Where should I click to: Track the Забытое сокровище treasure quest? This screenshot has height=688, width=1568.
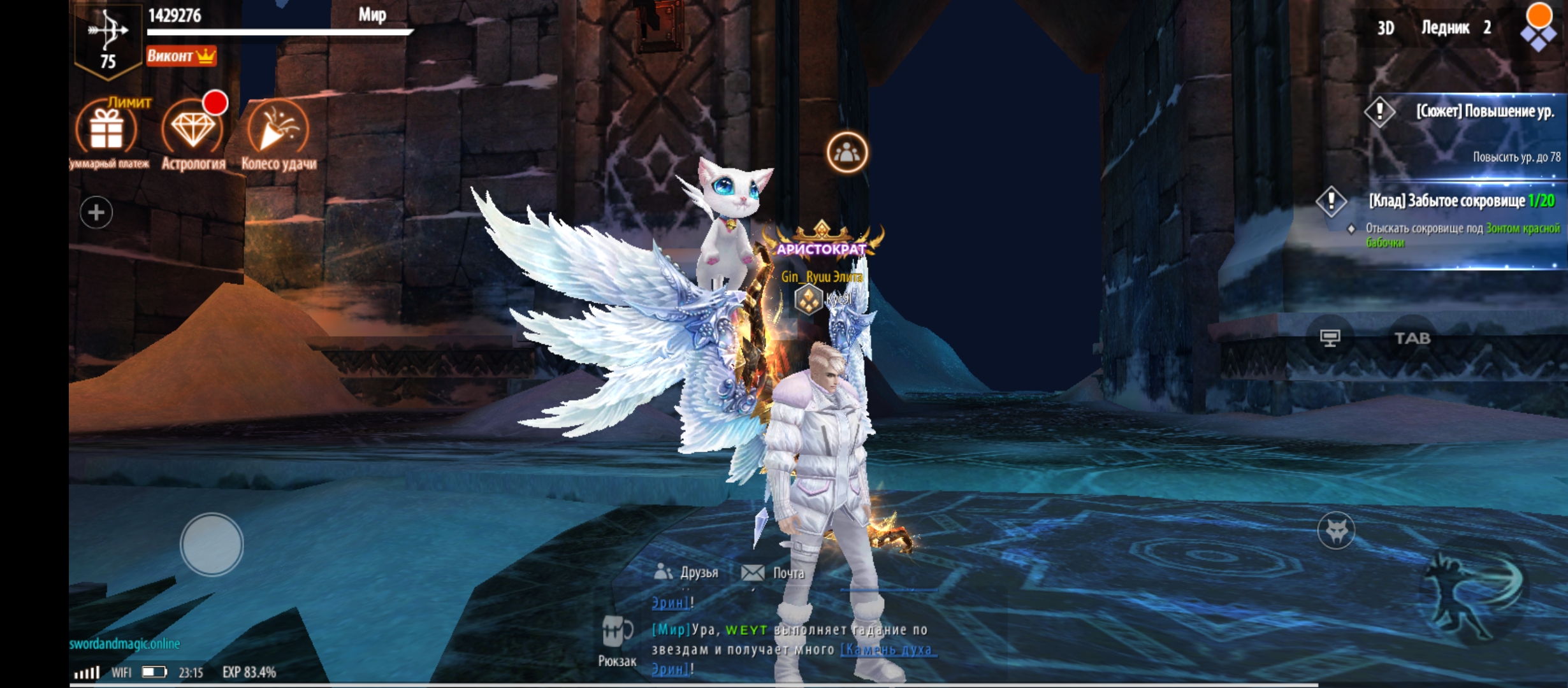[x=1460, y=202]
